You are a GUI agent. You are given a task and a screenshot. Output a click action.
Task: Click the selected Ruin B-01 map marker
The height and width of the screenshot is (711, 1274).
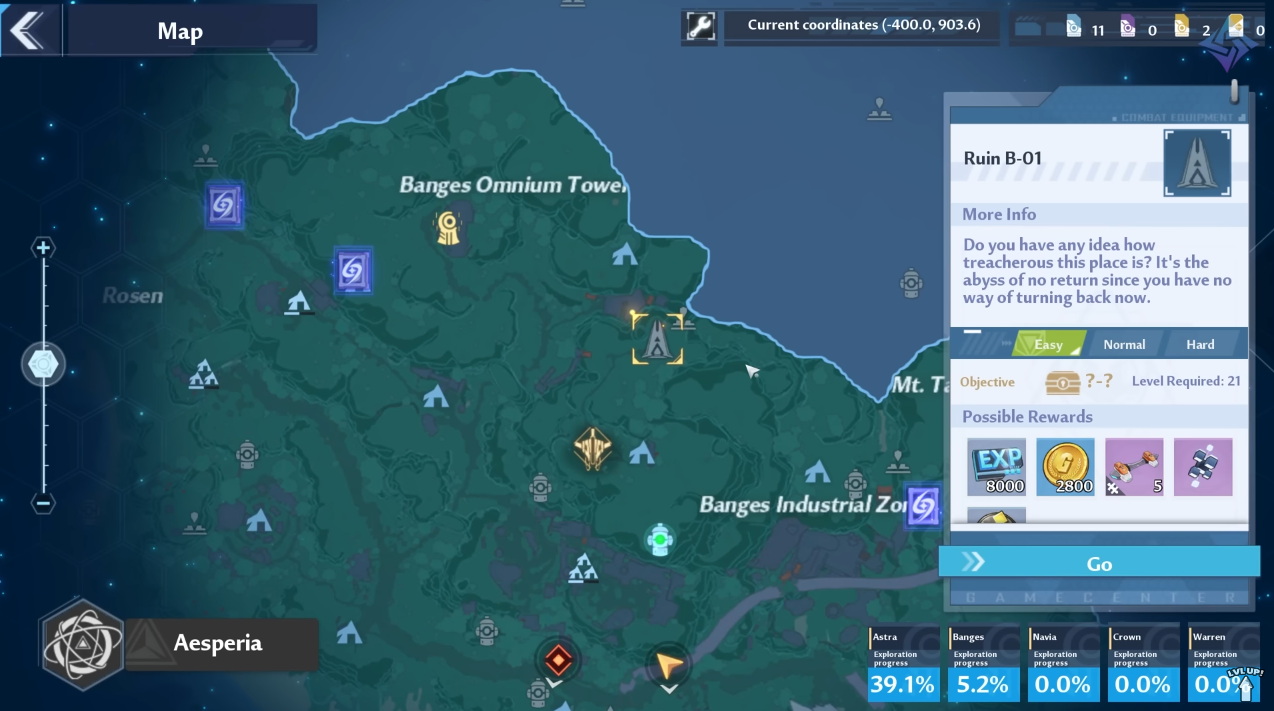click(657, 338)
